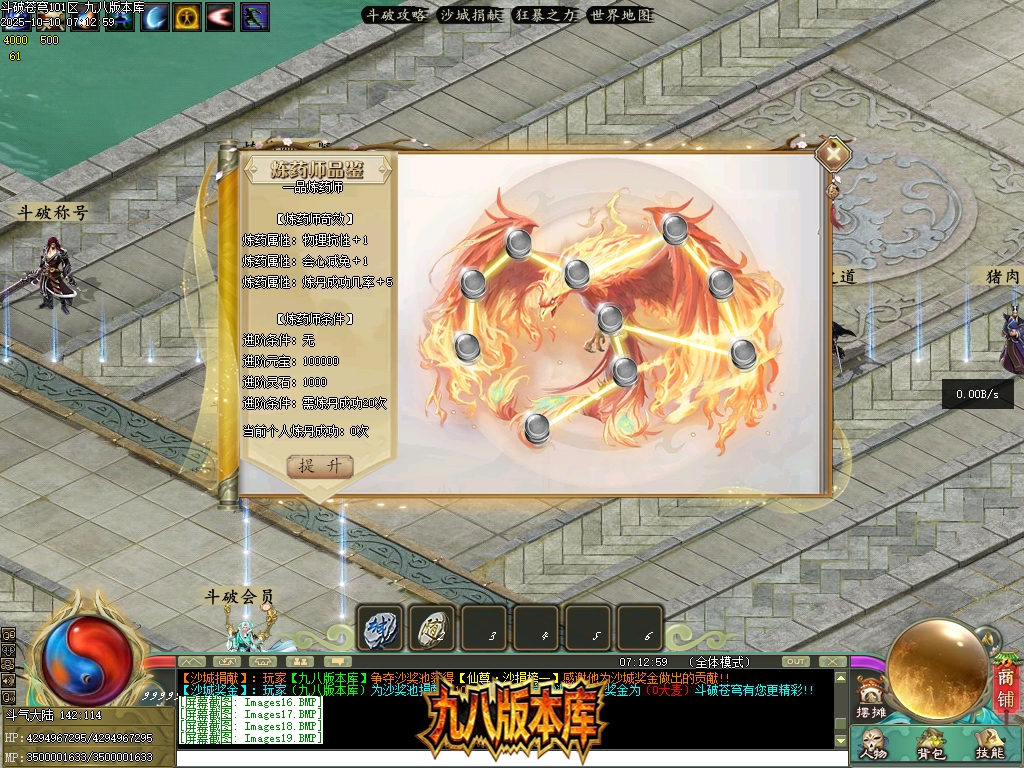Click the 提升 upgrade button
This screenshot has width=1024, height=768.
tap(320, 466)
